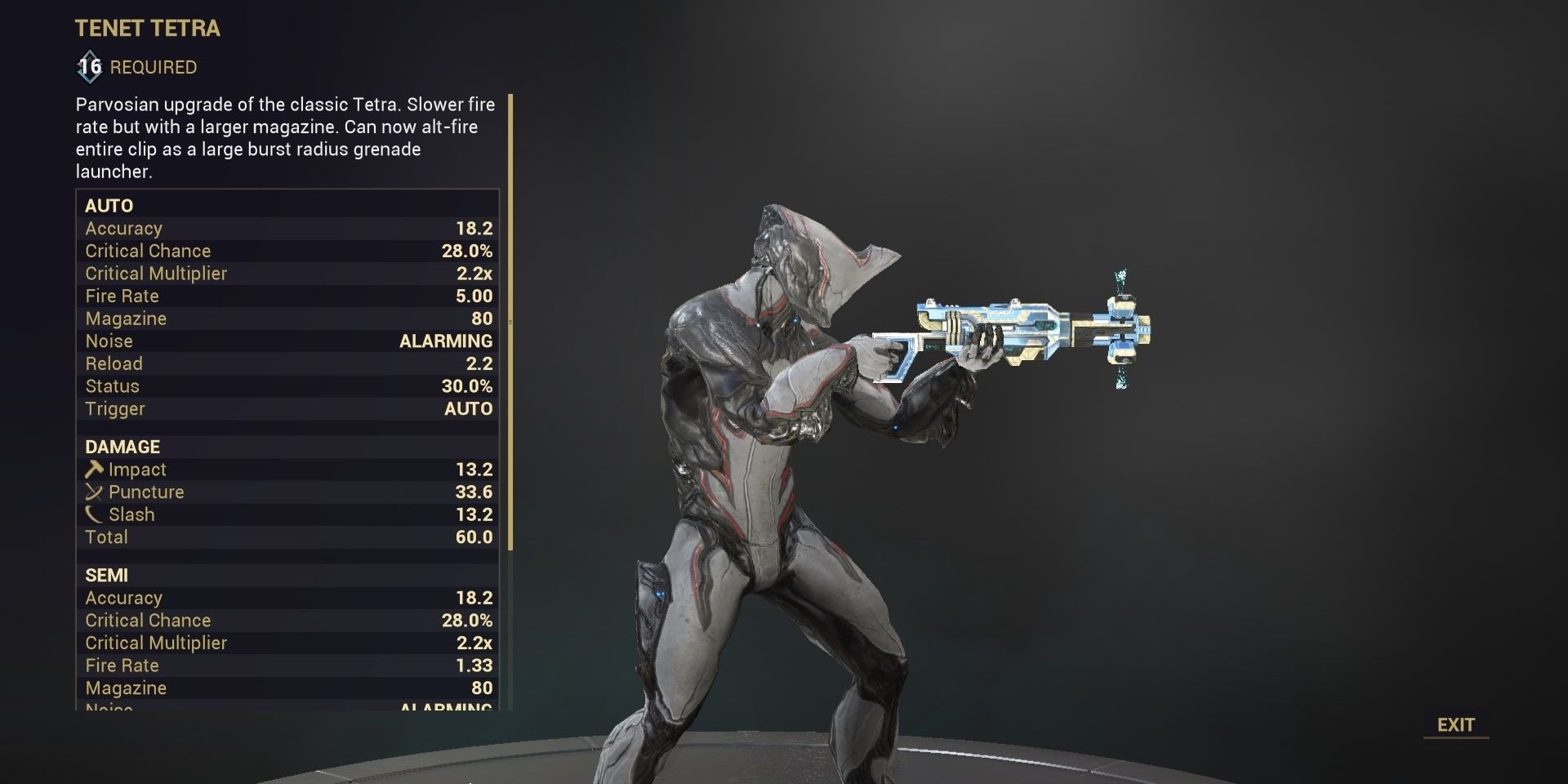Click the EXIT button
This screenshot has width=1568, height=784.
pyautogui.click(x=1457, y=724)
